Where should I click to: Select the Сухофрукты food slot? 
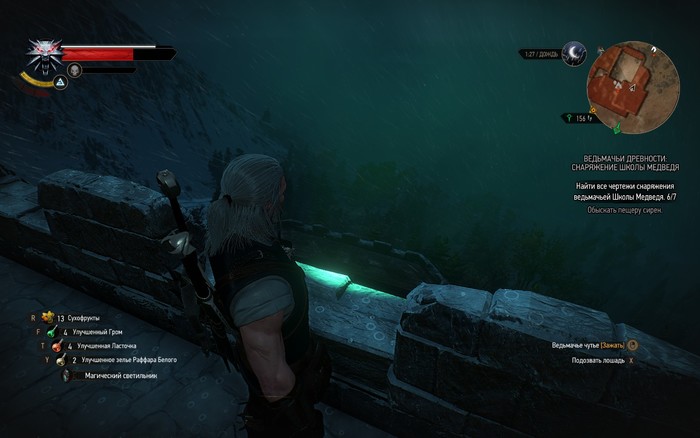coord(46,316)
